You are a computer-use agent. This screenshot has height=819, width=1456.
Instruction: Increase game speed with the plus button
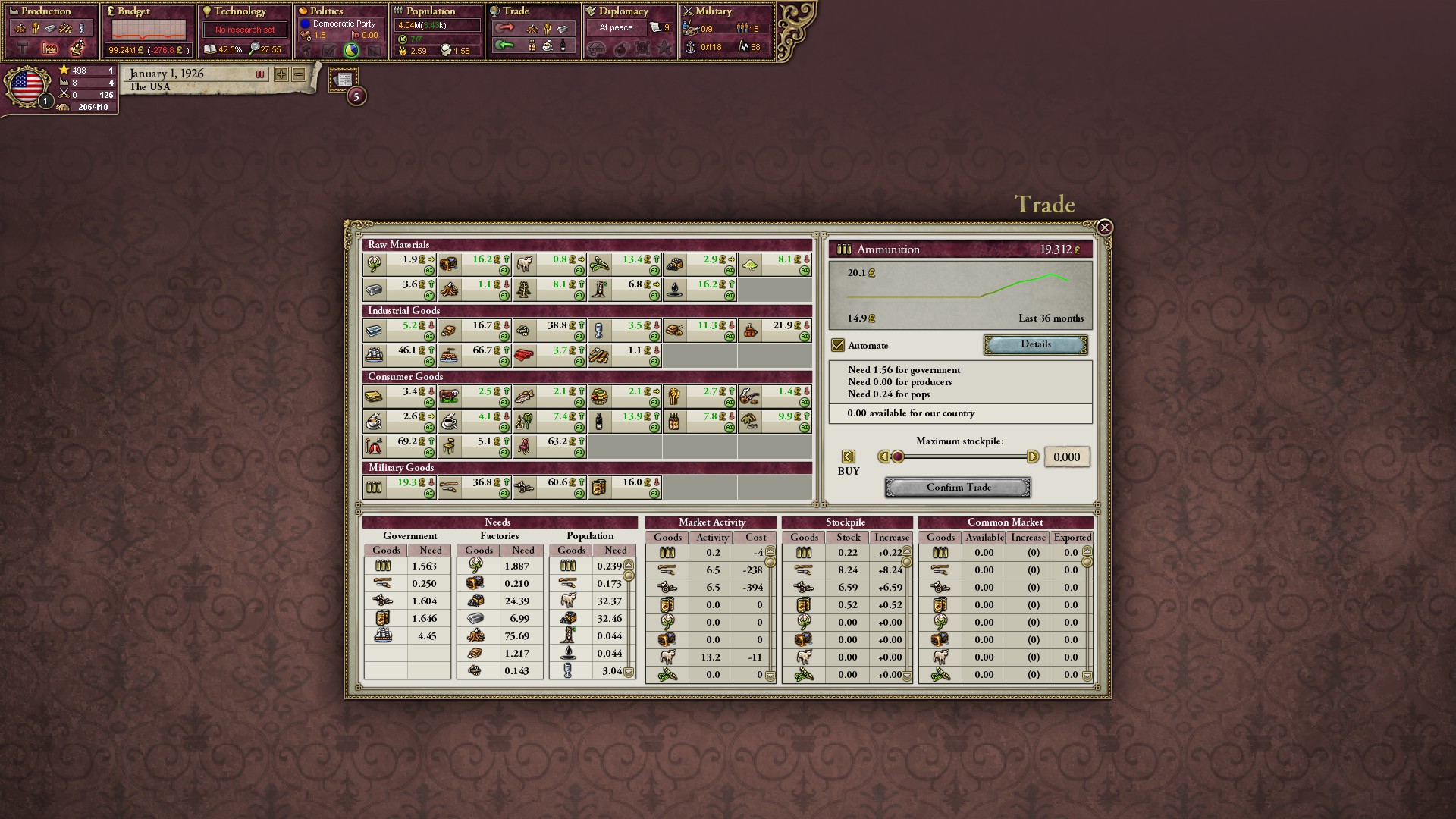pyautogui.click(x=281, y=74)
